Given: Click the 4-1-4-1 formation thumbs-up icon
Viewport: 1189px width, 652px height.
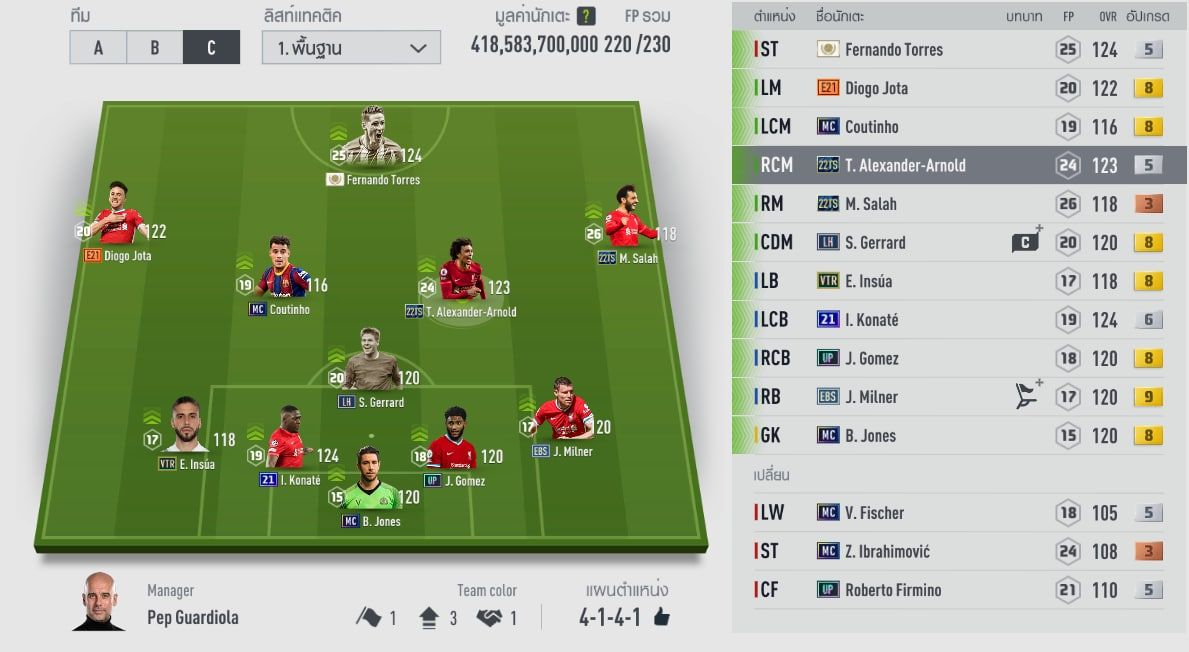Looking at the screenshot, I should coord(661,618).
